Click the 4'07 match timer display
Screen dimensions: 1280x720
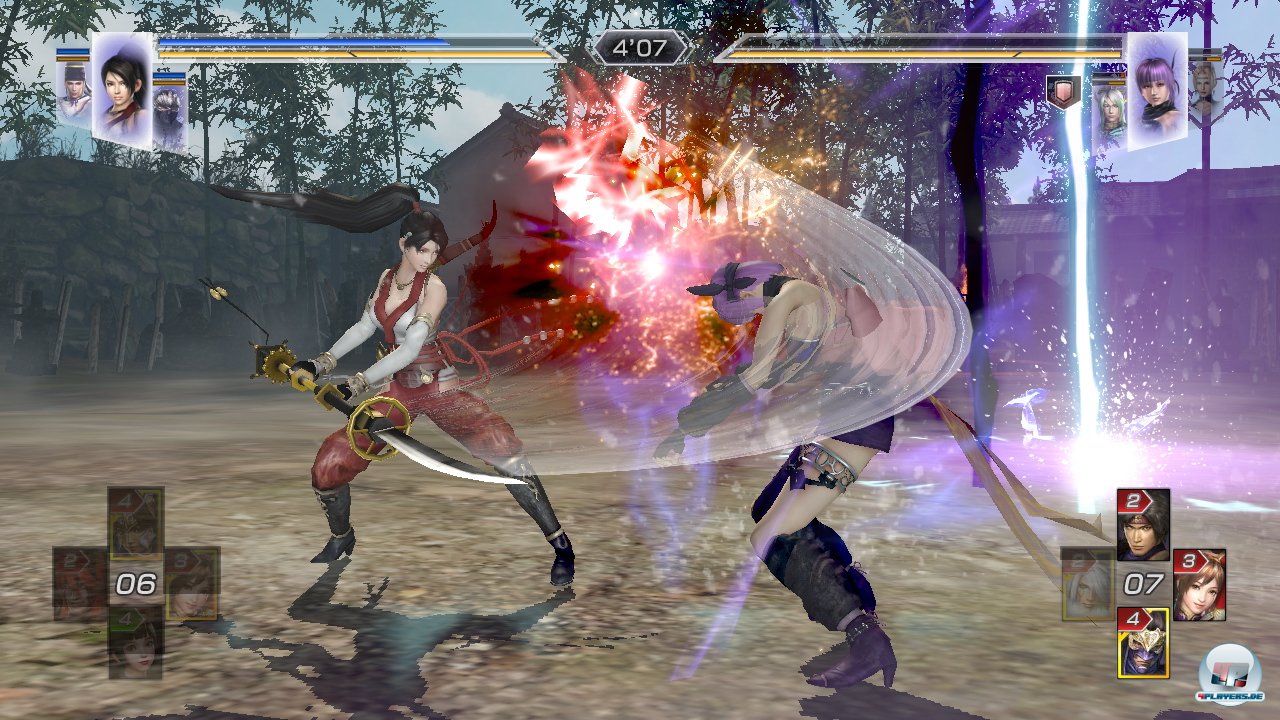coord(641,44)
